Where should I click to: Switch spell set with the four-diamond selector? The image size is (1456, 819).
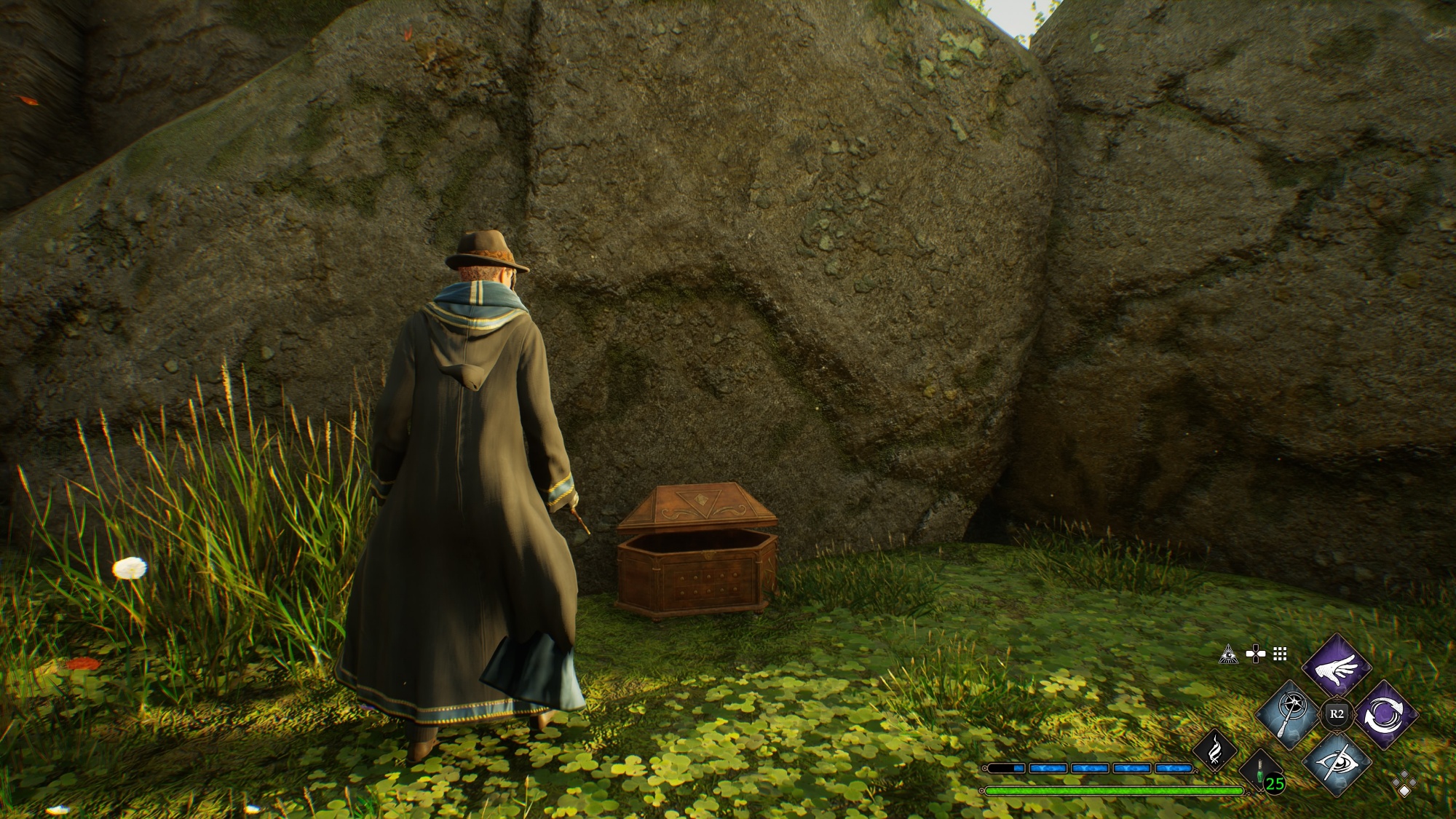tap(1404, 784)
